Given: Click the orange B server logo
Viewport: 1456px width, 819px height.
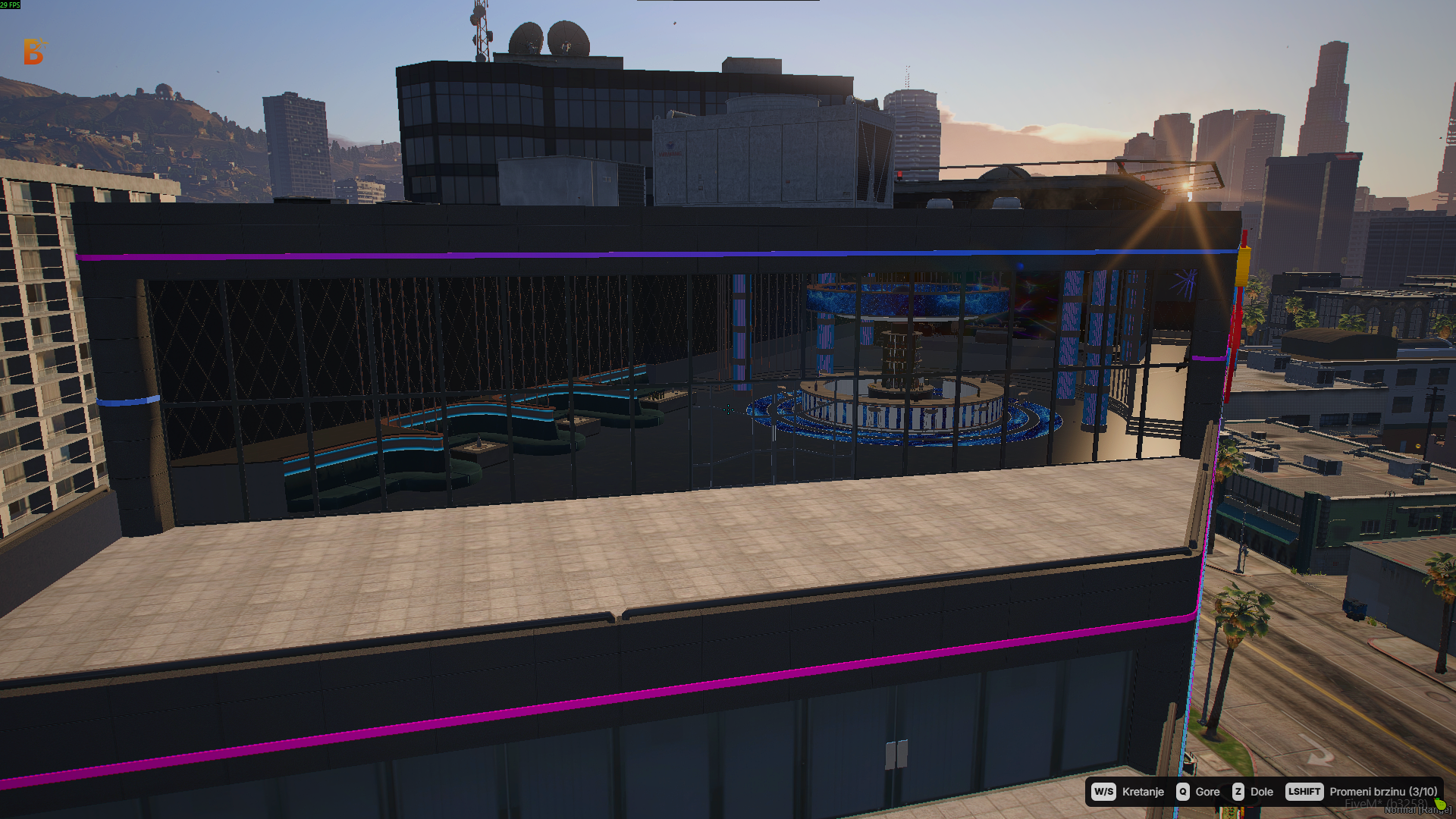Looking at the screenshot, I should coord(33,52).
